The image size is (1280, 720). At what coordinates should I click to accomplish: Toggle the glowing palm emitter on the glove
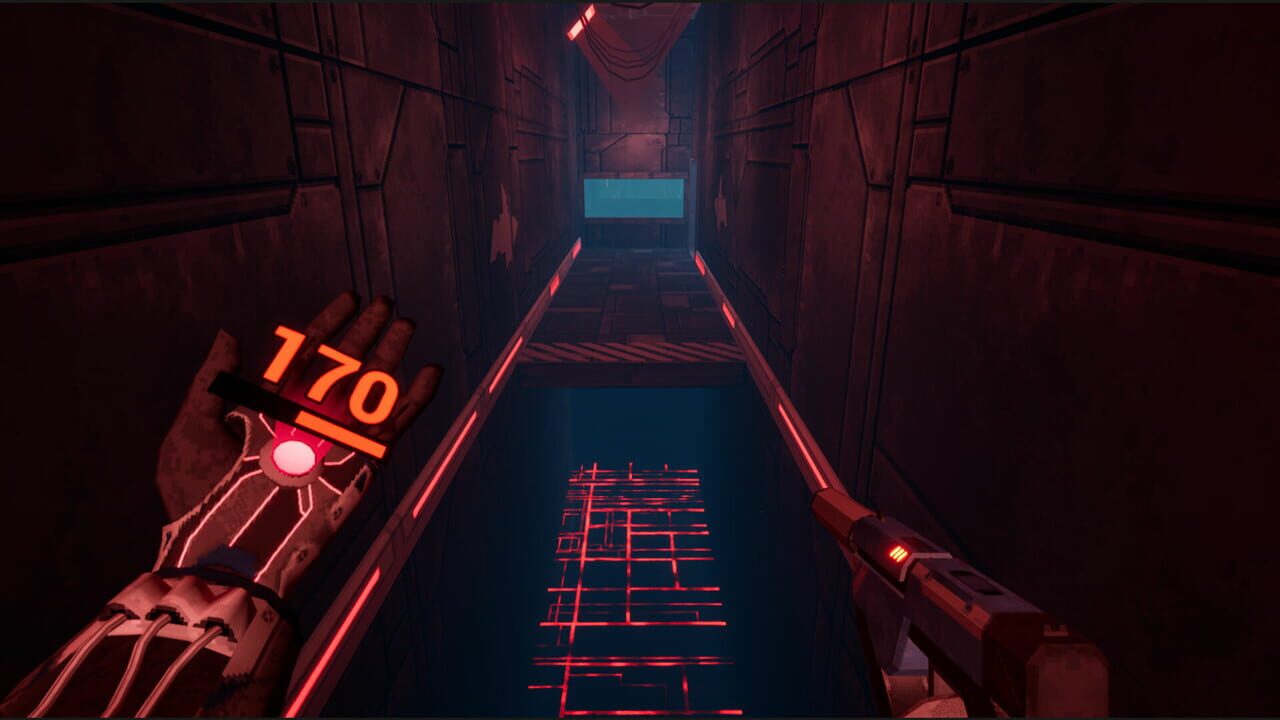[296, 455]
